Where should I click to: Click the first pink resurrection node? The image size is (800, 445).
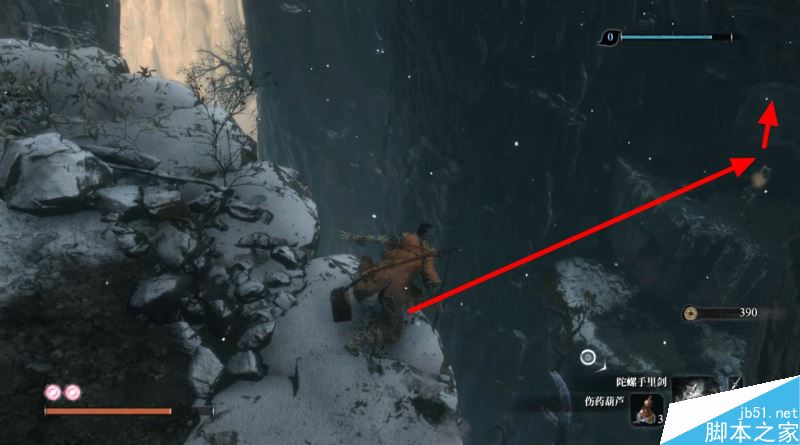(x=52, y=392)
